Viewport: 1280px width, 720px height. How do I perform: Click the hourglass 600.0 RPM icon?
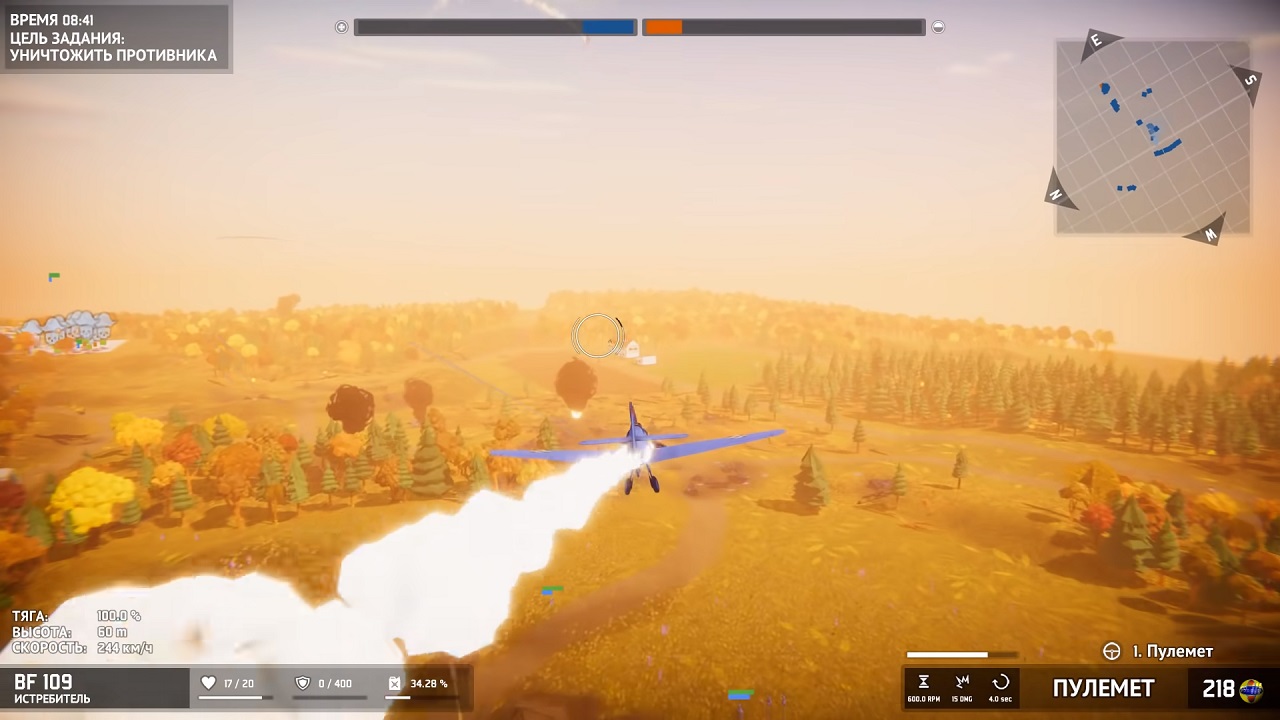tap(922, 680)
